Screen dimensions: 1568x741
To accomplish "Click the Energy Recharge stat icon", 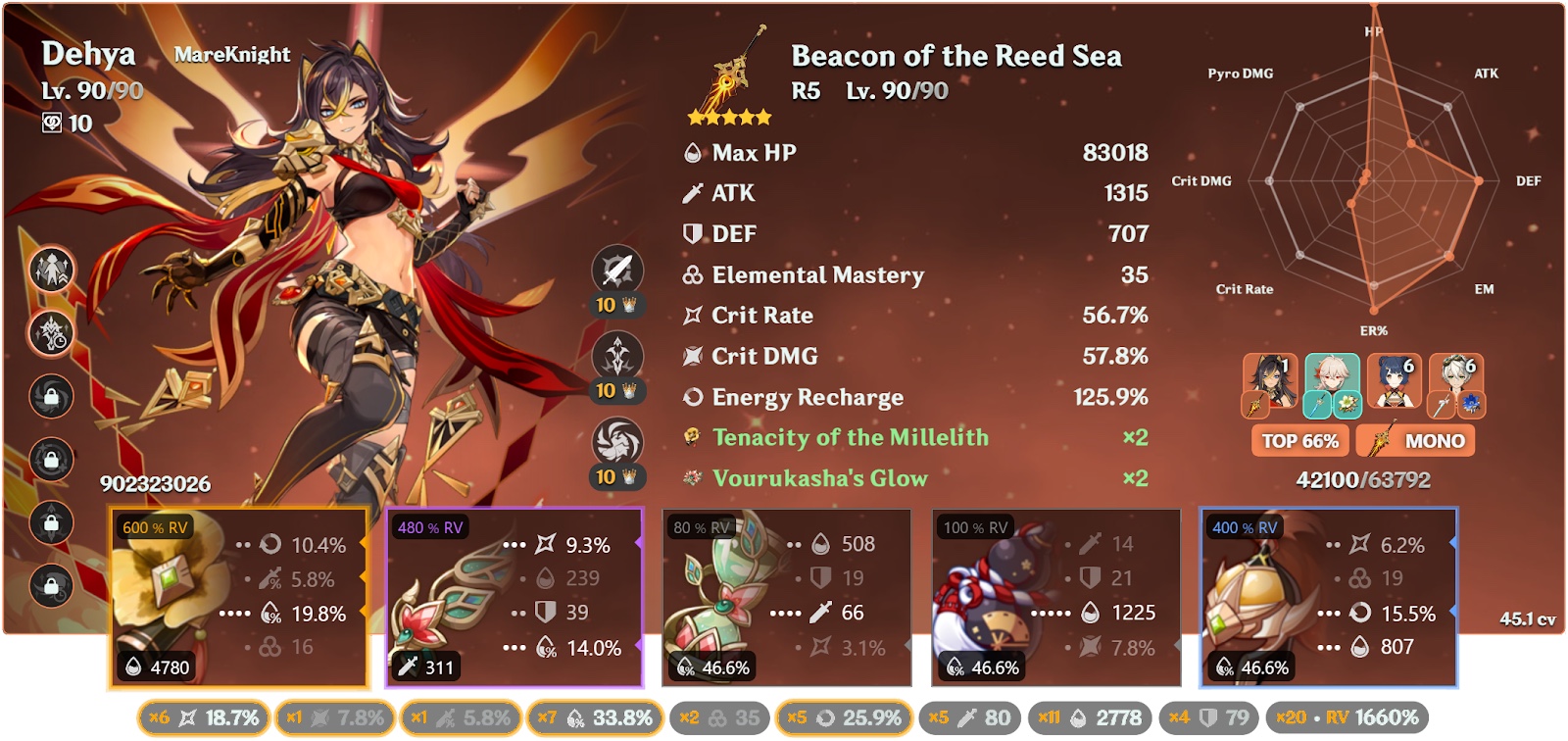I will [x=696, y=398].
